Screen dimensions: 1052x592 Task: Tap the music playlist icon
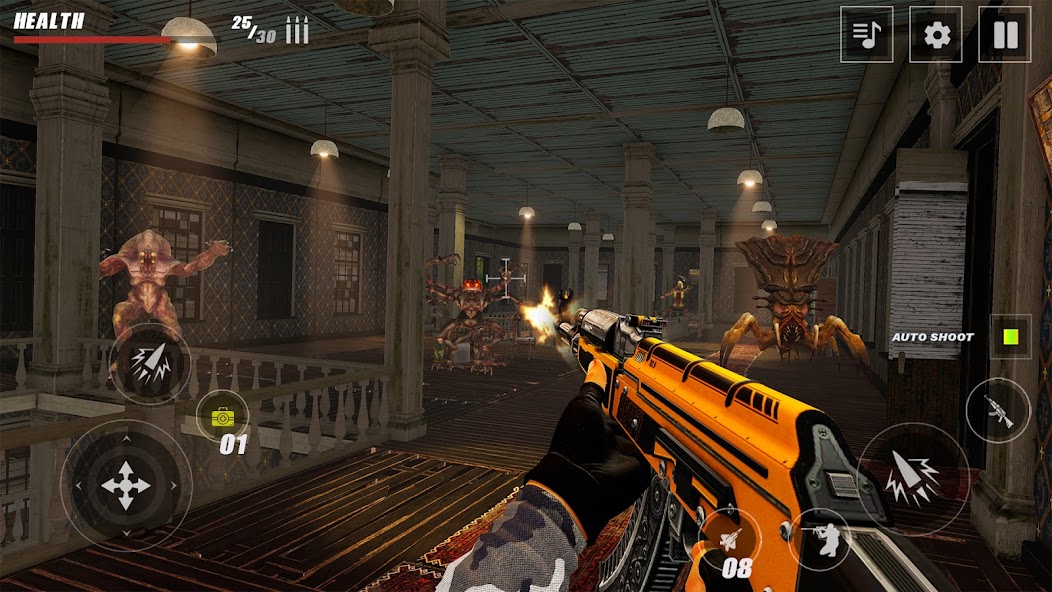point(866,35)
